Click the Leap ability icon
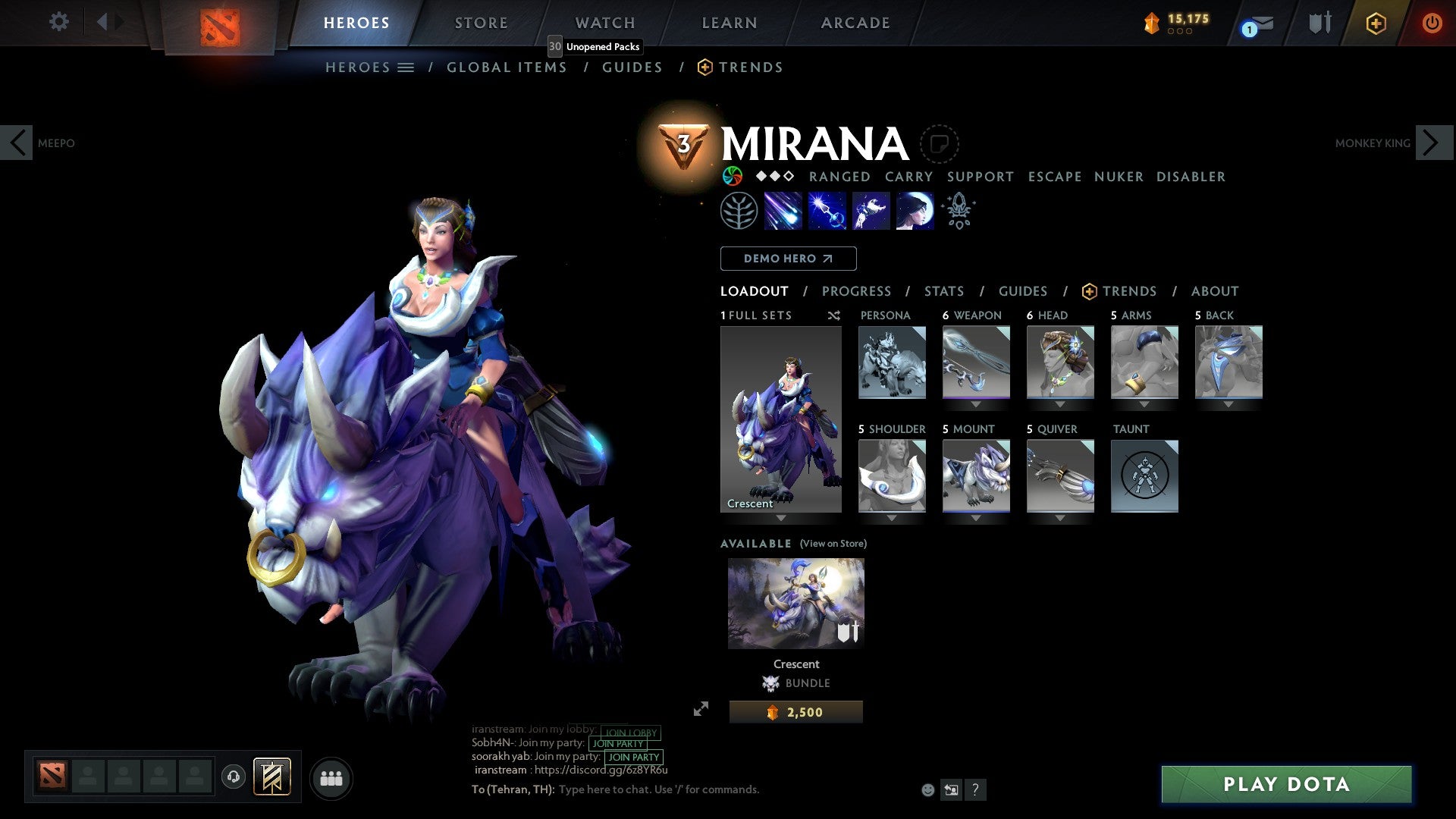Viewport: 1456px width, 819px height. pos(871,211)
